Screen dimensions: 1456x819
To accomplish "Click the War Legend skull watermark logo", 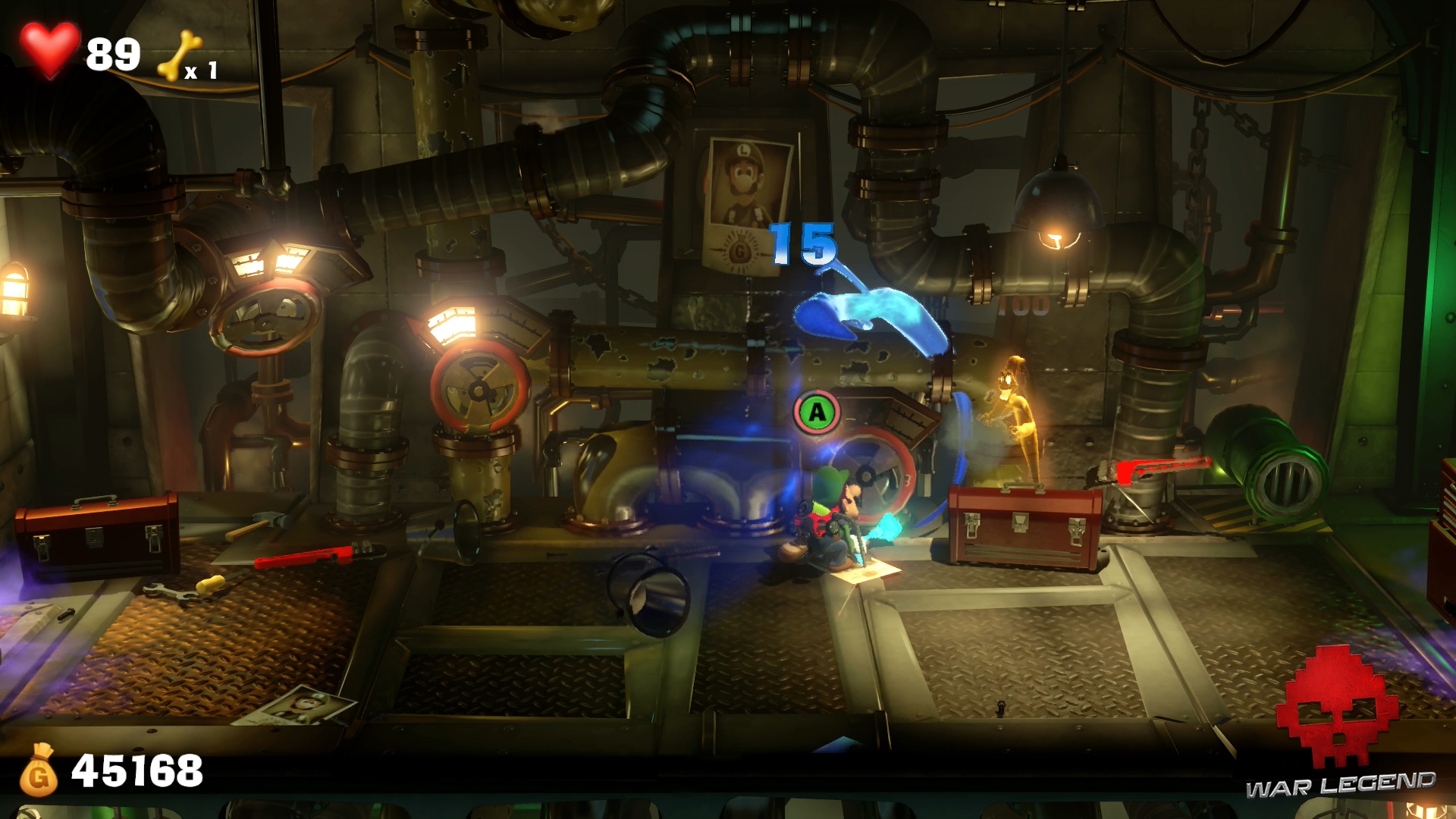I will click(1338, 707).
